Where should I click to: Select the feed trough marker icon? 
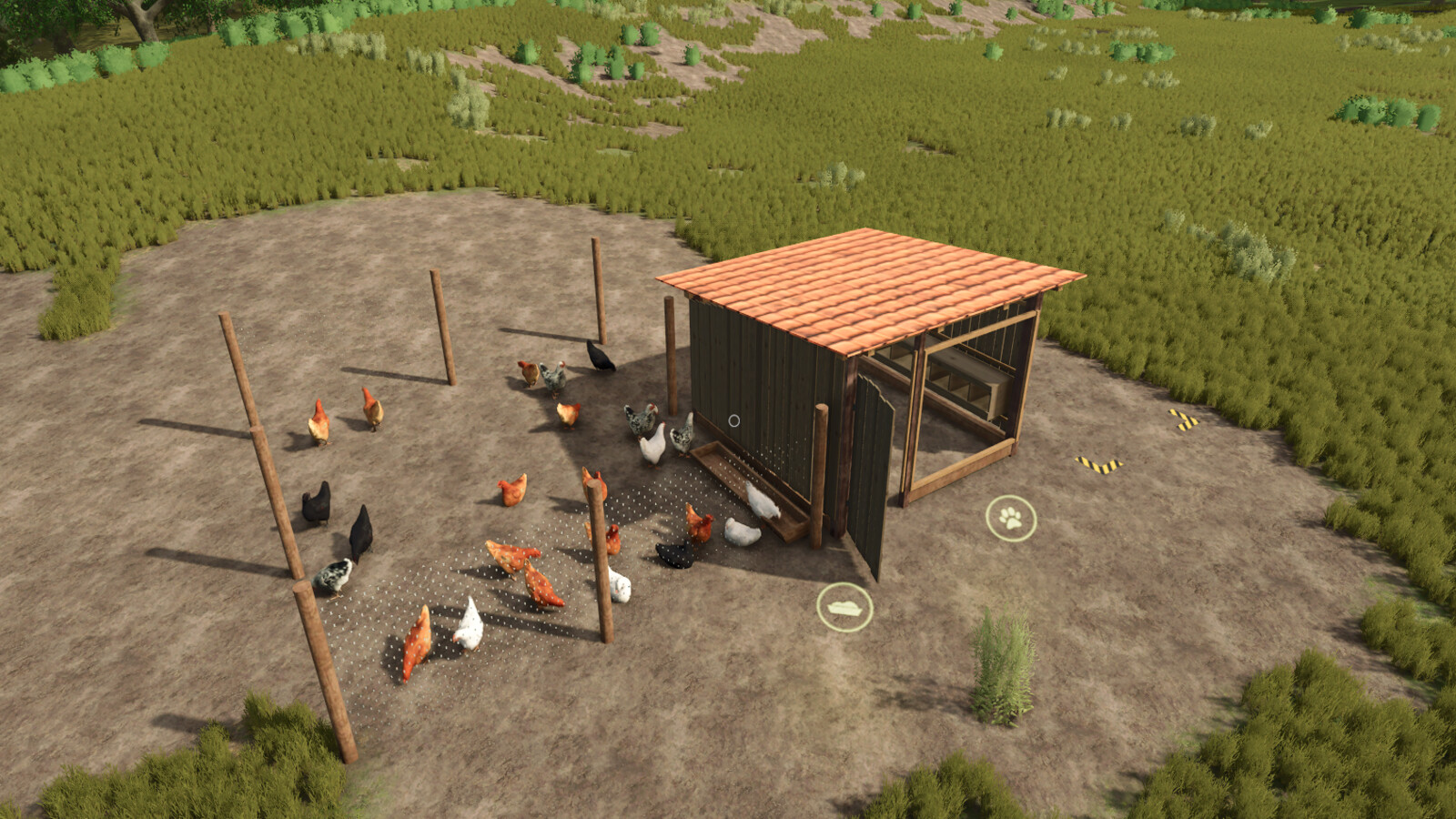844,607
